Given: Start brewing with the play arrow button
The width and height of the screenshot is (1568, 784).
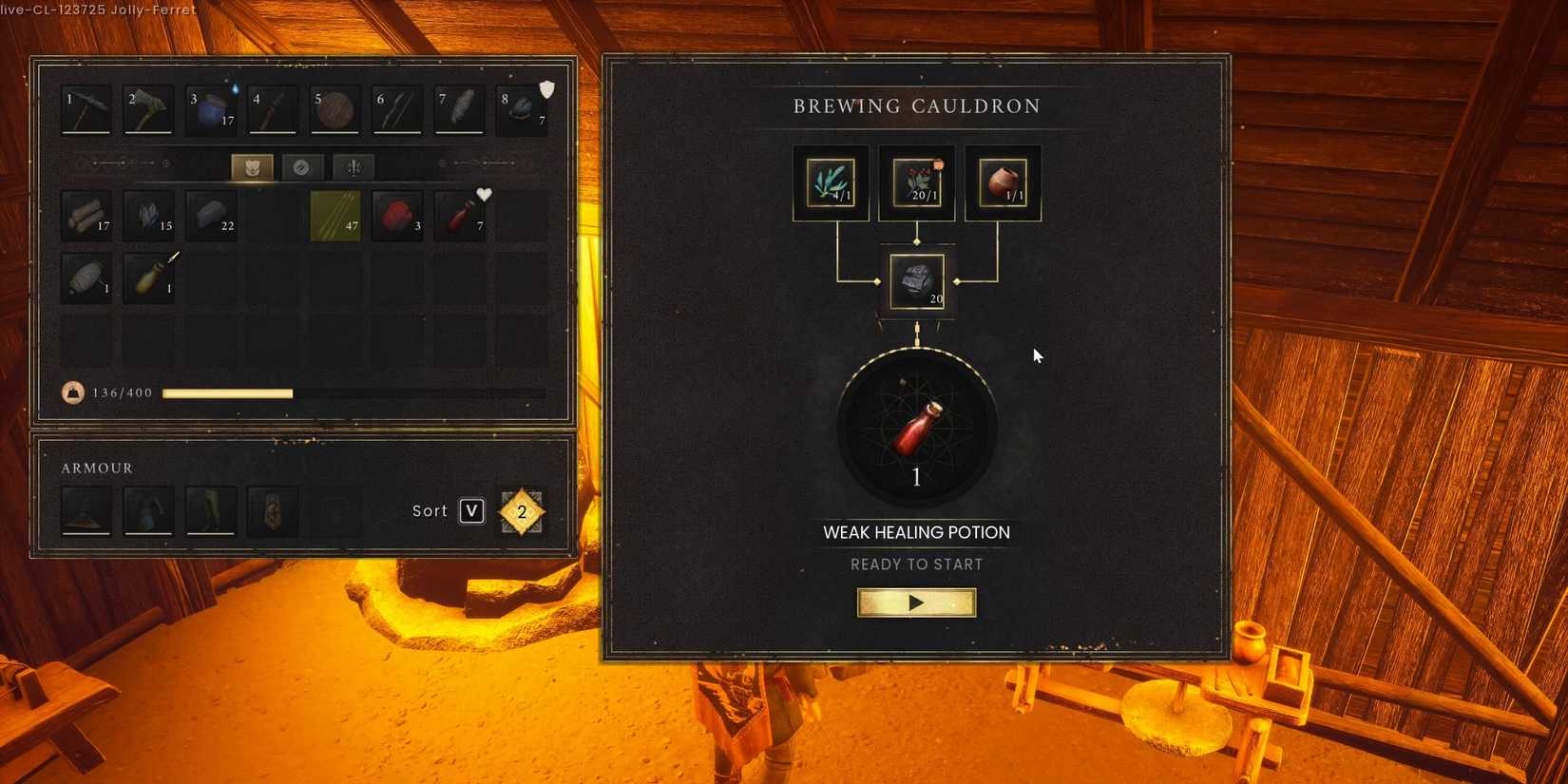Looking at the screenshot, I should coord(915,602).
